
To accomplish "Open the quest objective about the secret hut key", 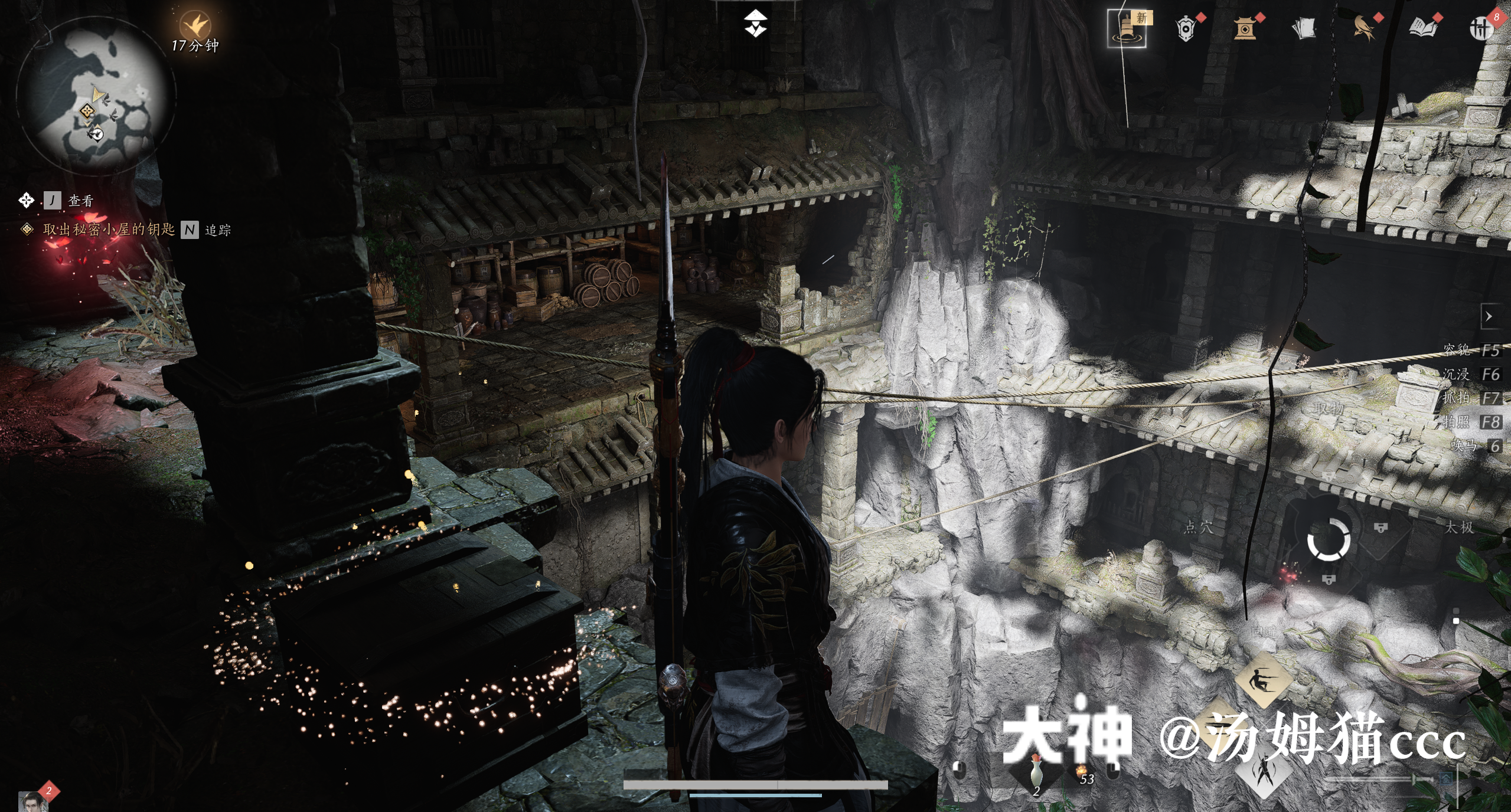I will (x=109, y=230).
